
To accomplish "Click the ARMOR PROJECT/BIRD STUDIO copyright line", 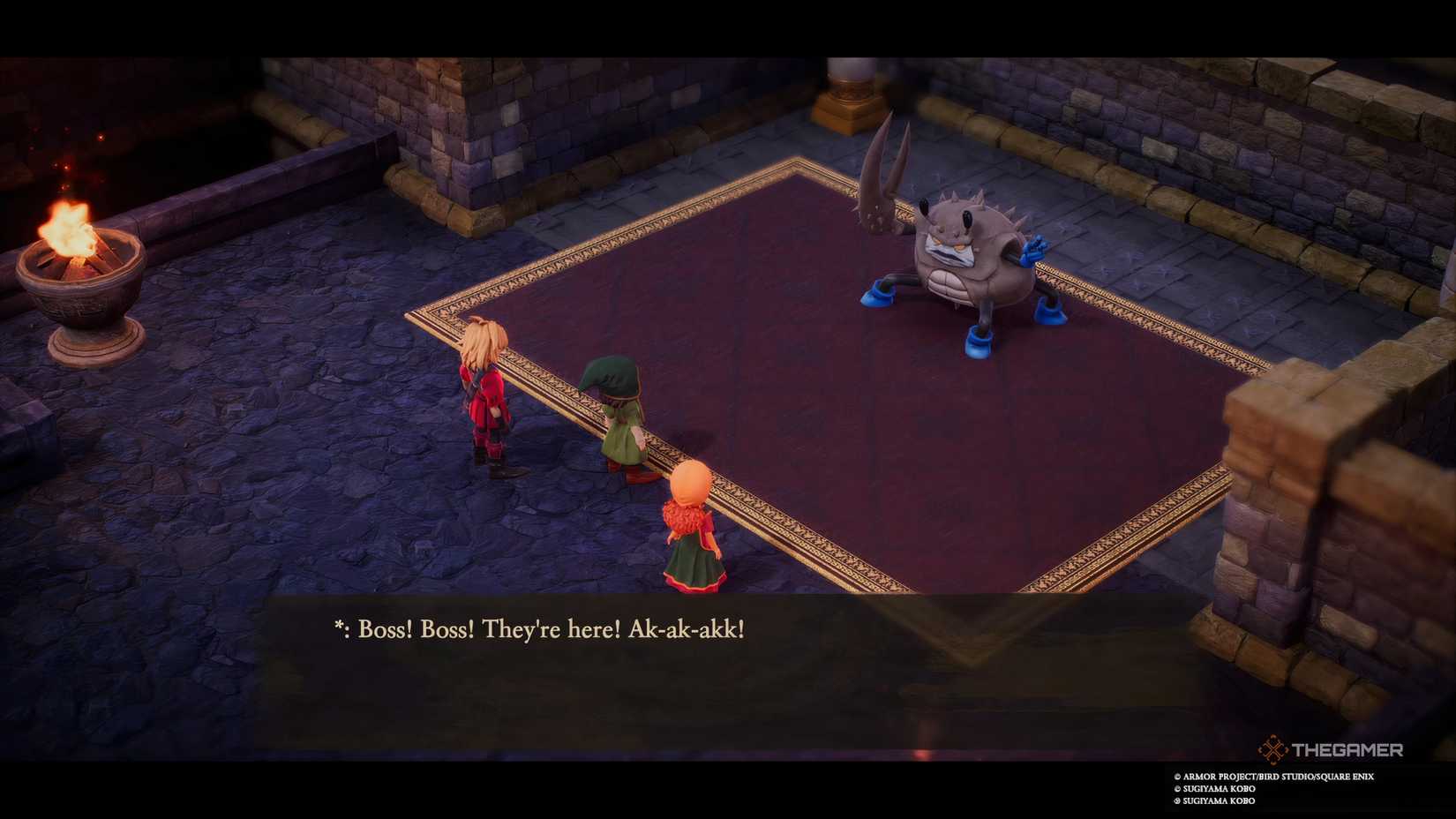I will click(x=1275, y=776).
